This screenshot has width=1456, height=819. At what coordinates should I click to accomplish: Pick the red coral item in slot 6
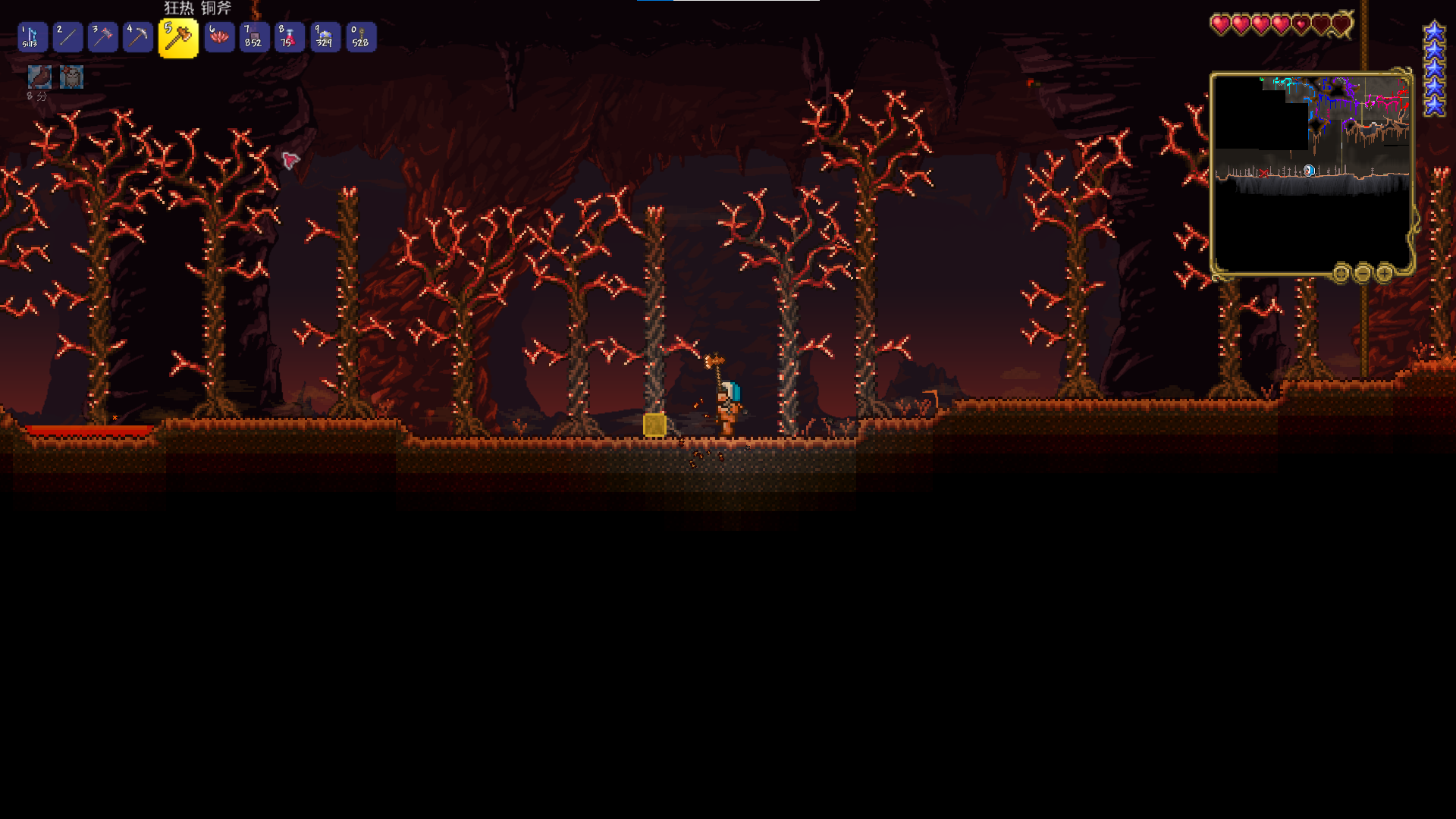click(x=219, y=37)
